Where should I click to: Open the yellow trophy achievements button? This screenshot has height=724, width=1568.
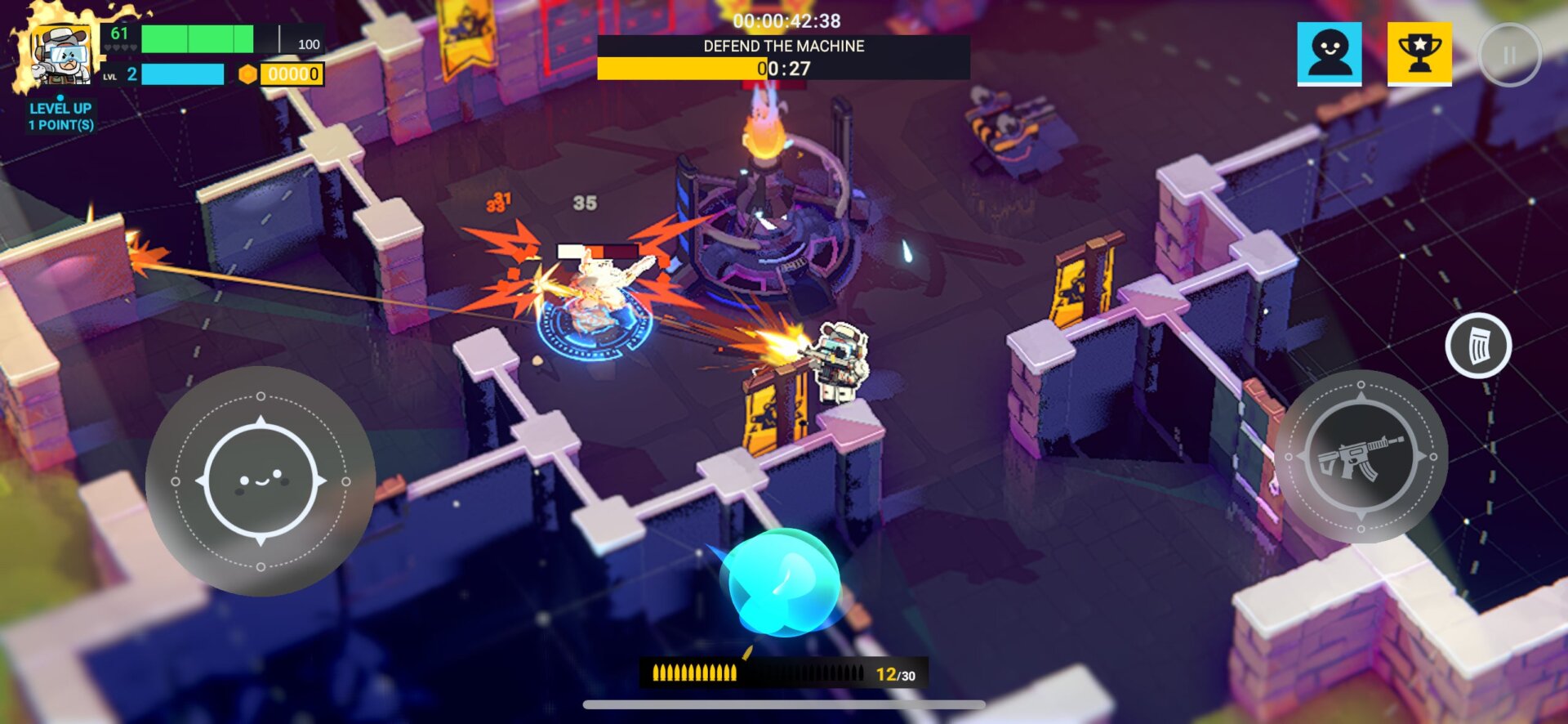(1419, 54)
